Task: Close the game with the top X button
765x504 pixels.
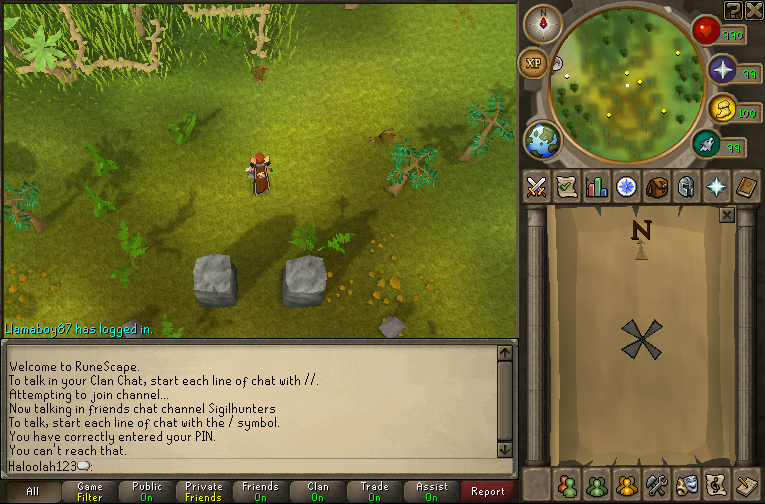Action: pyautogui.click(x=753, y=9)
